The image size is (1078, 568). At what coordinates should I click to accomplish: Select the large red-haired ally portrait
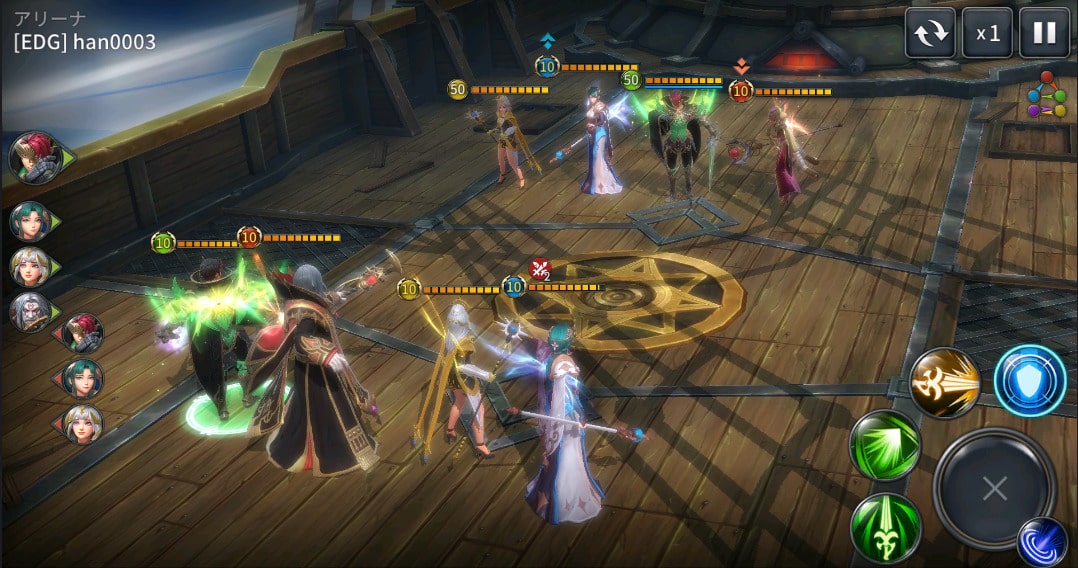tap(35, 158)
